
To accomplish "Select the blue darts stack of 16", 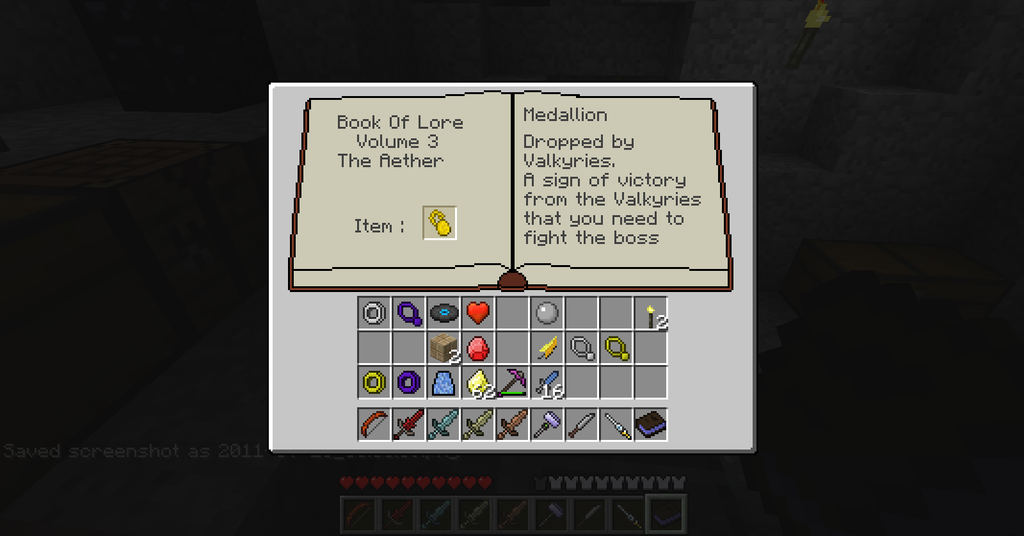I will pyautogui.click(x=546, y=382).
